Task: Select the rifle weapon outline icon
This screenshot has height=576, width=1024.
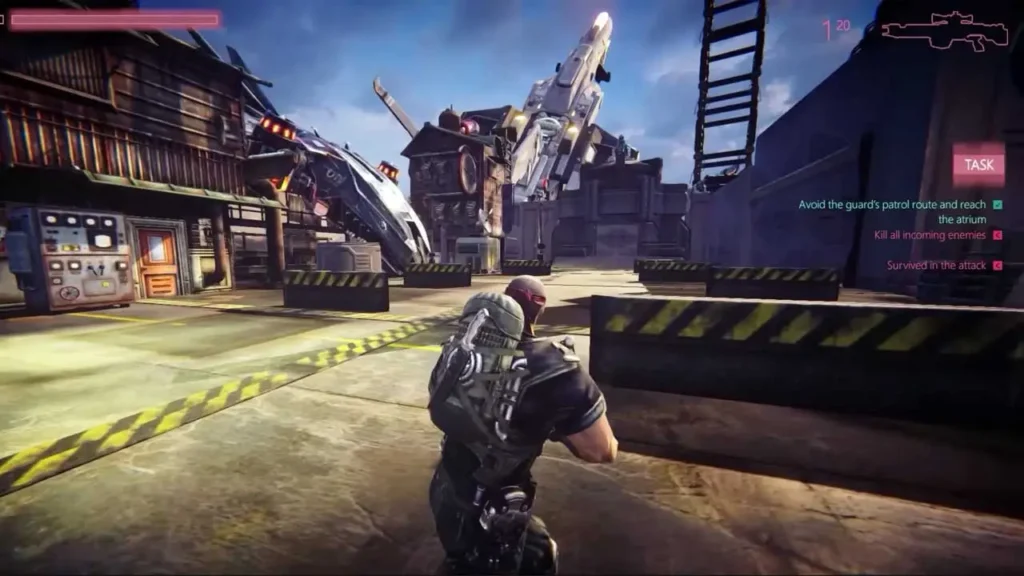Action: 944,30
